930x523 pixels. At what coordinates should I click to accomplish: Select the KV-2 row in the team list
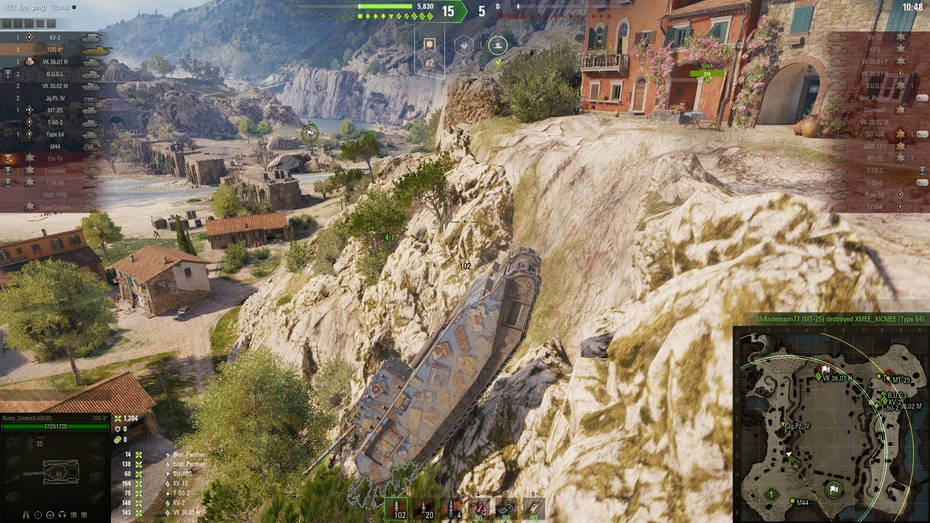click(55, 37)
